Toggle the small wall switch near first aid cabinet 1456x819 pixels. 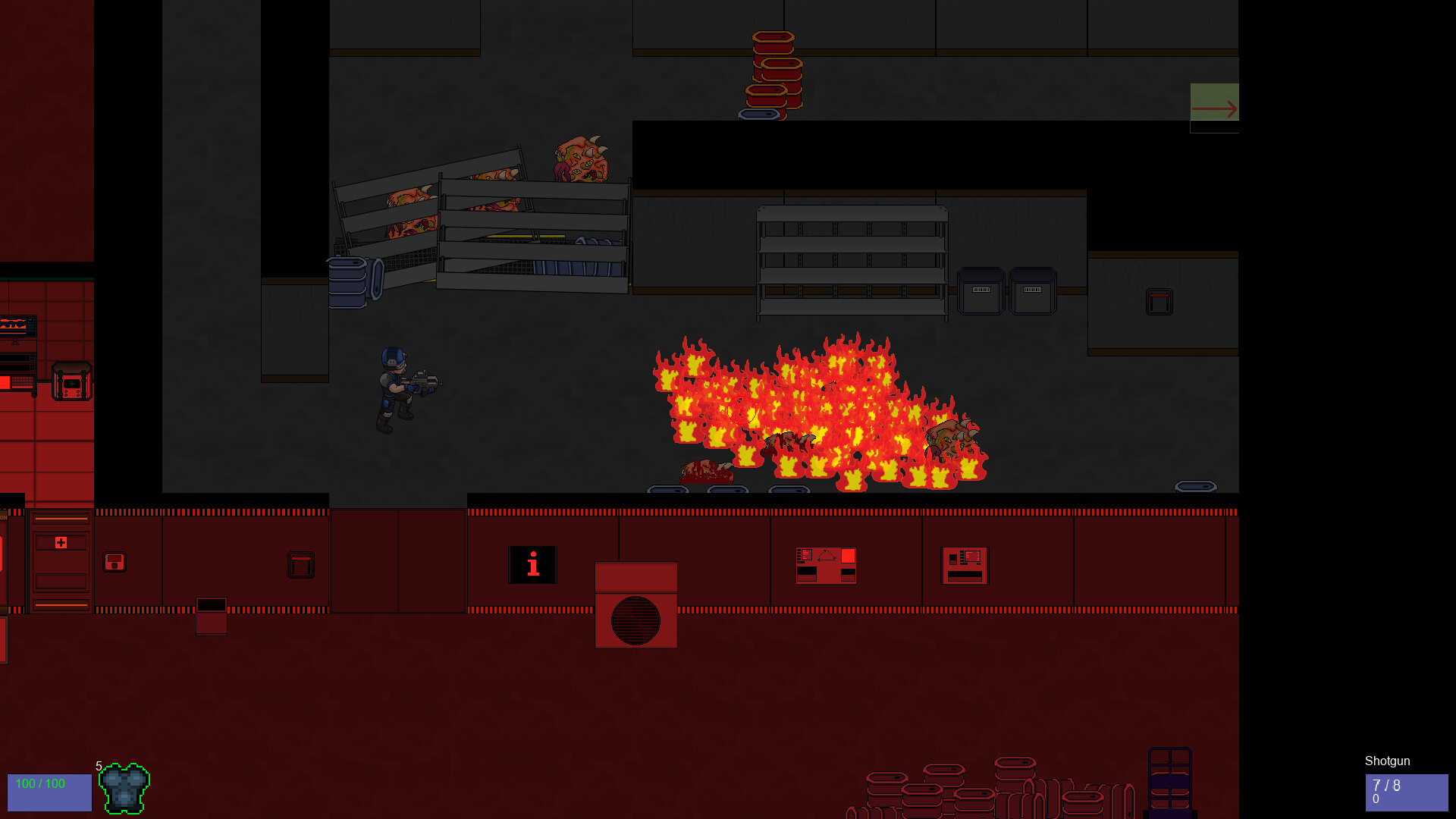click(x=300, y=564)
